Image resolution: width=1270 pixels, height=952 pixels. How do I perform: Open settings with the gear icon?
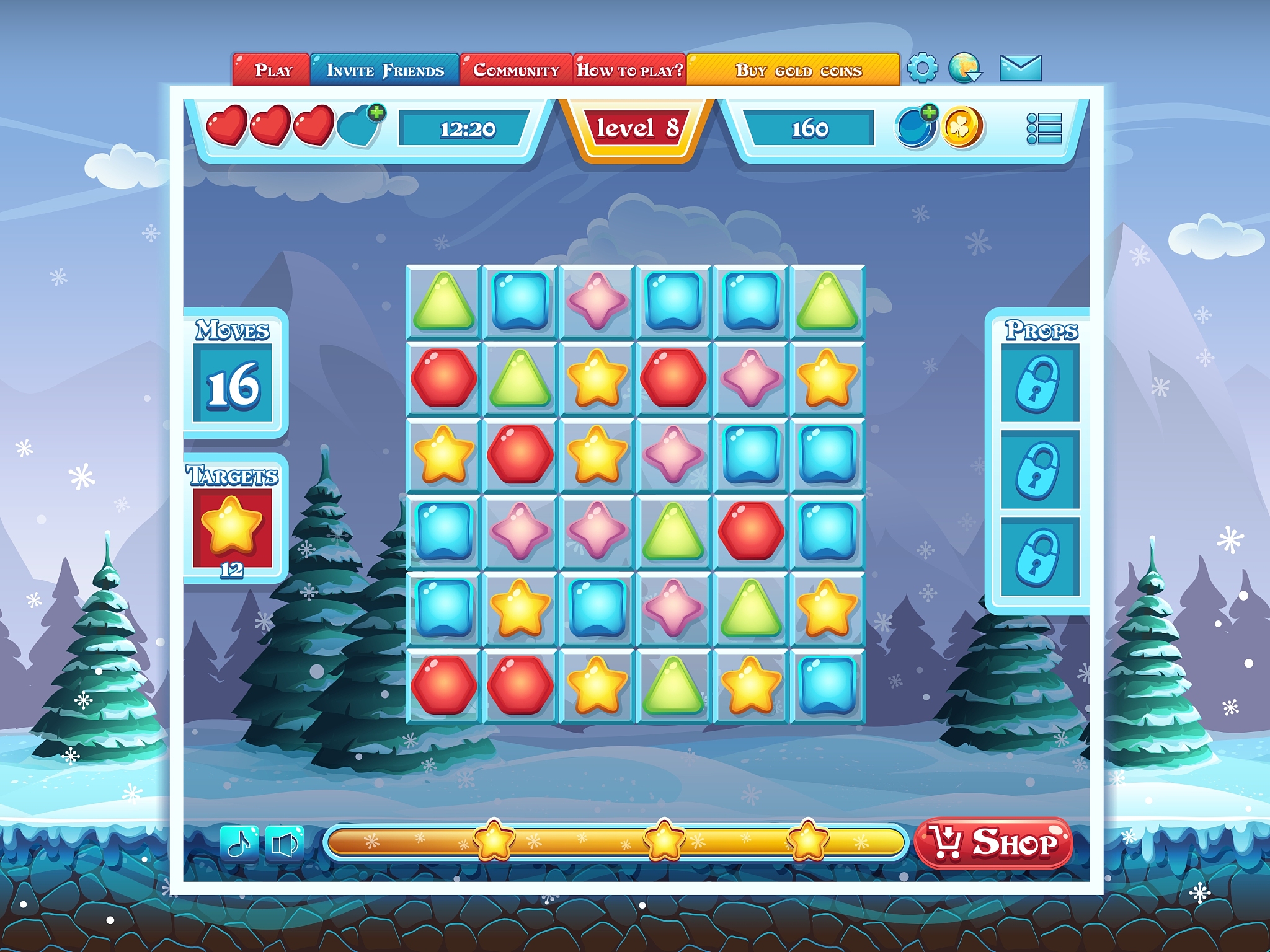coord(922,68)
